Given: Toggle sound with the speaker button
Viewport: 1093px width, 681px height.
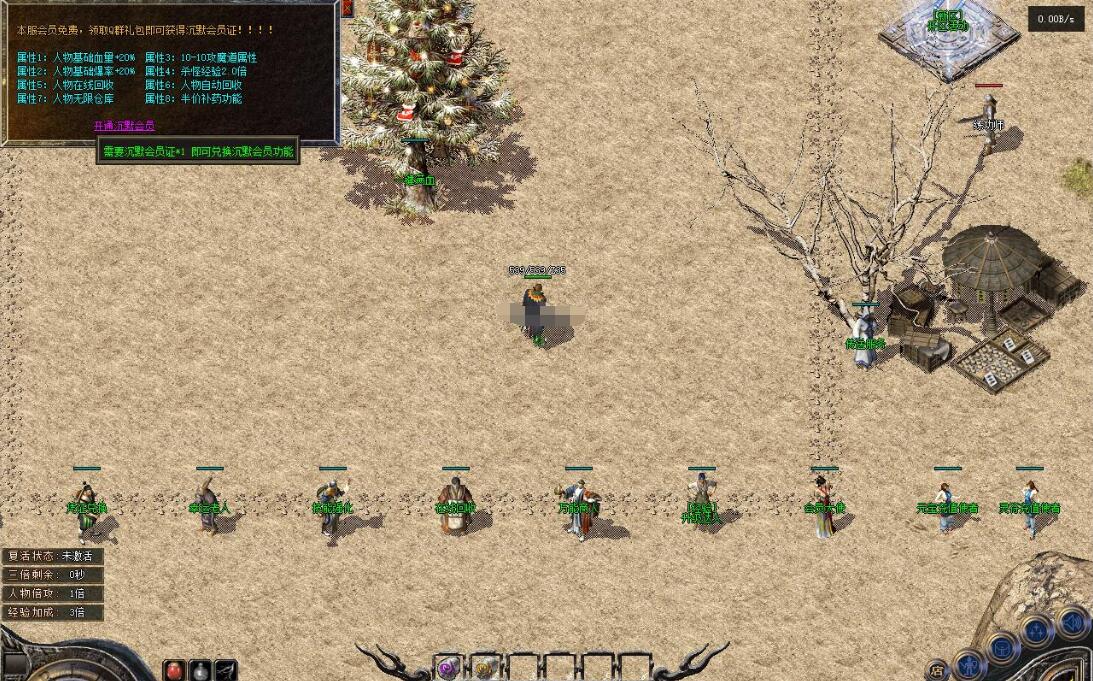Looking at the screenshot, I should point(1072,622).
